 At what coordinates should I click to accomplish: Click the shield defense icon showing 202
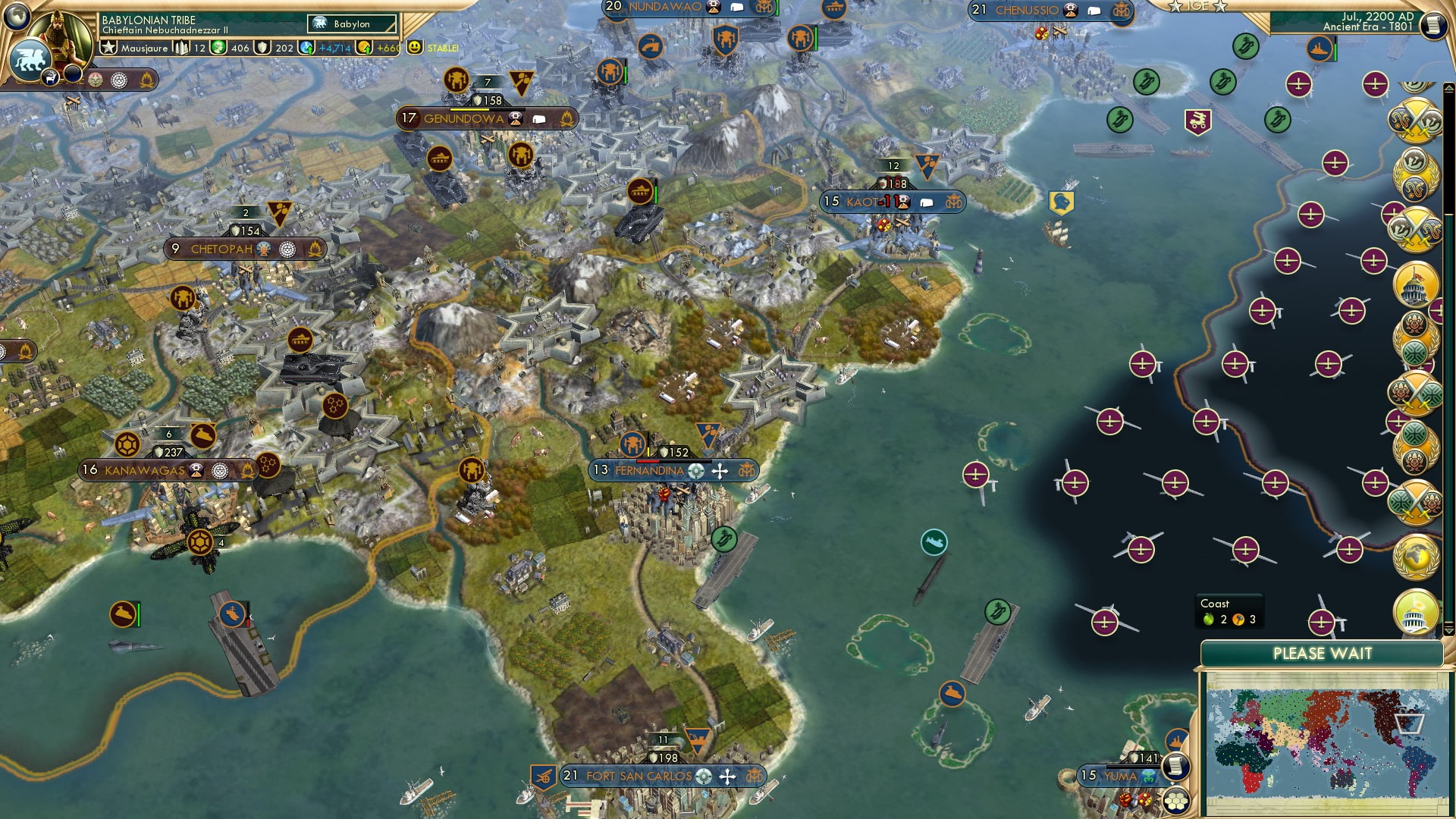tap(260, 47)
